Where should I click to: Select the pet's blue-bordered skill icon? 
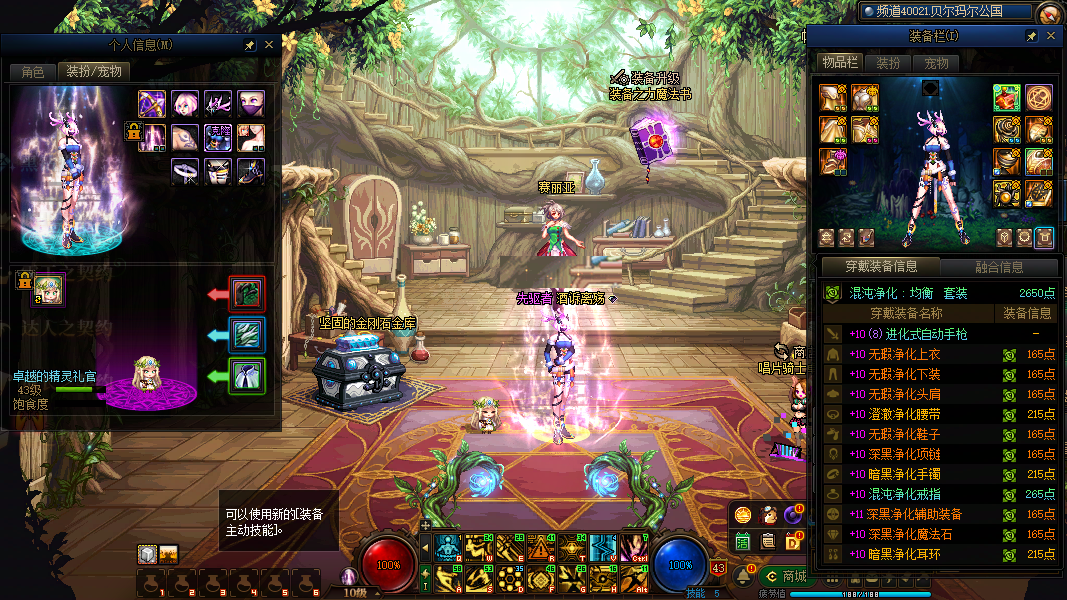(246, 335)
